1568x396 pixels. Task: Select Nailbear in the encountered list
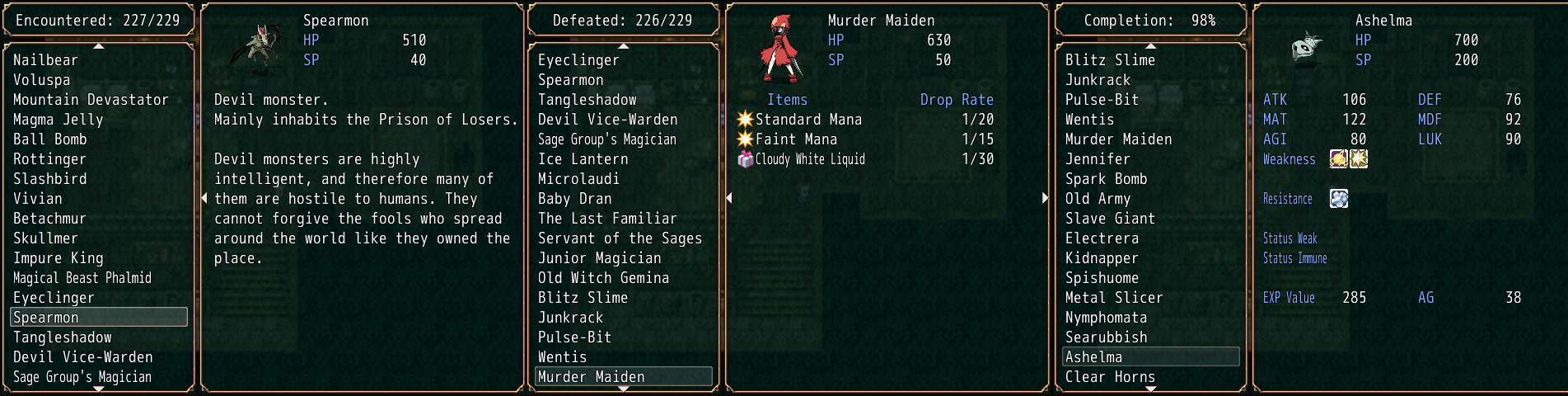(x=45, y=60)
